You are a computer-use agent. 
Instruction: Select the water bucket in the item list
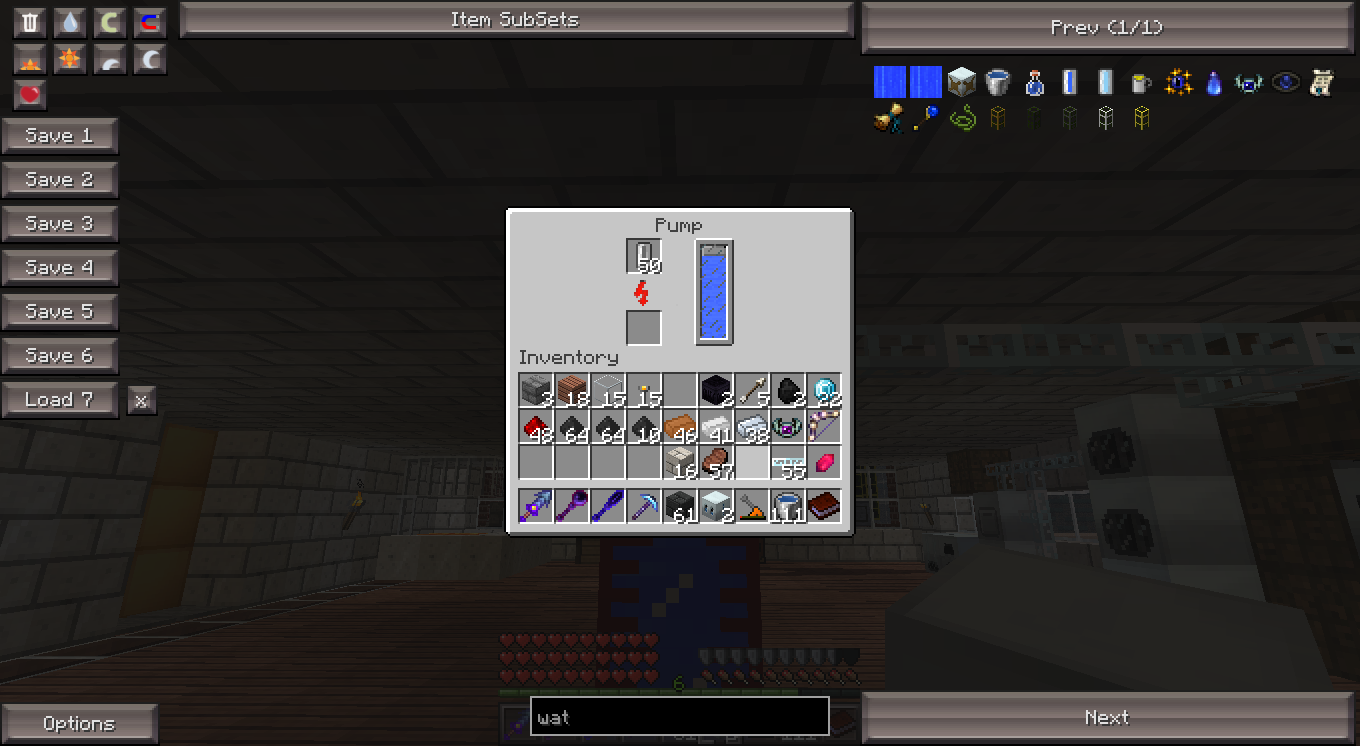997,82
